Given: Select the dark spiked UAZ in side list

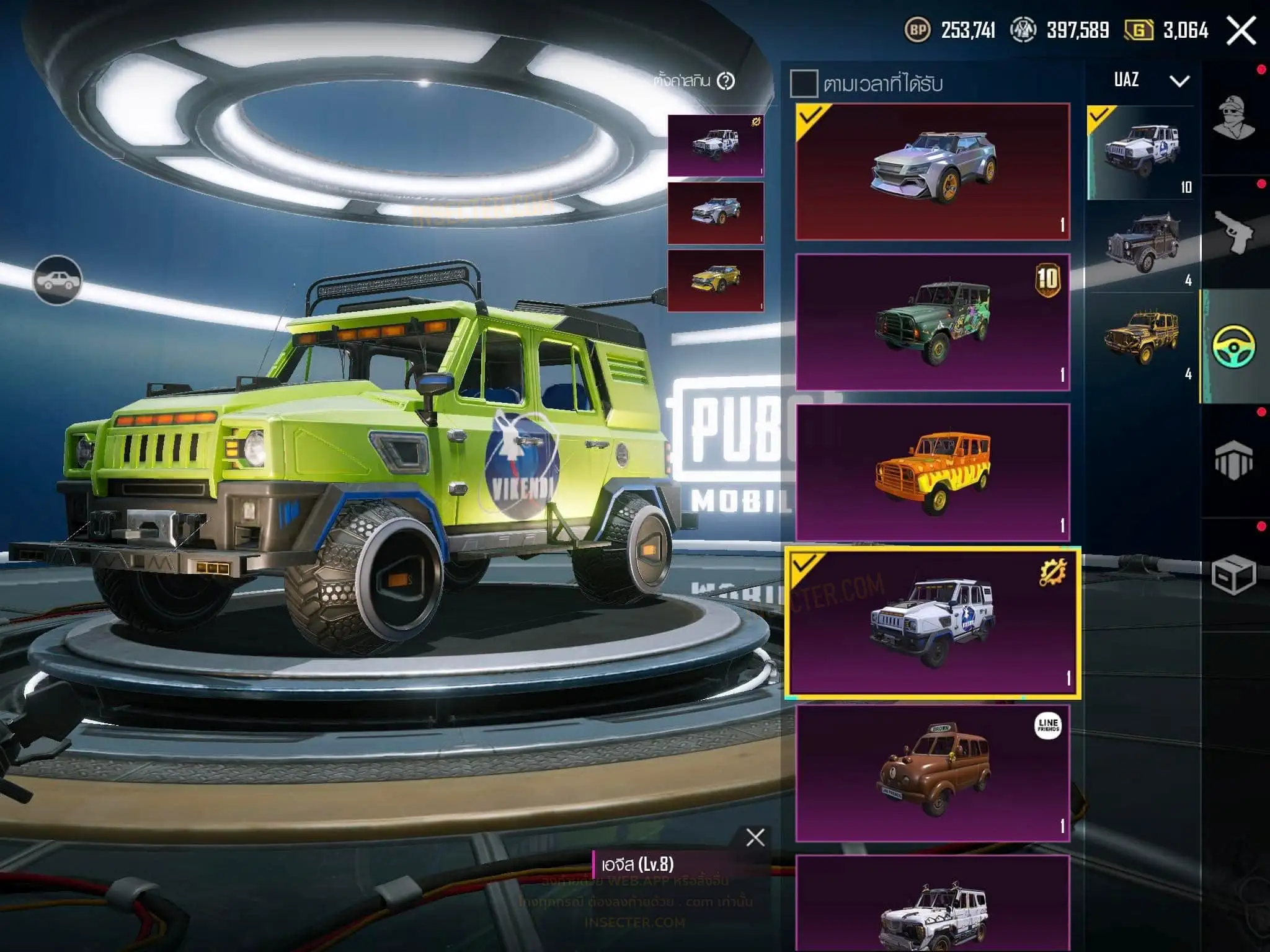Looking at the screenshot, I should 1140,245.
